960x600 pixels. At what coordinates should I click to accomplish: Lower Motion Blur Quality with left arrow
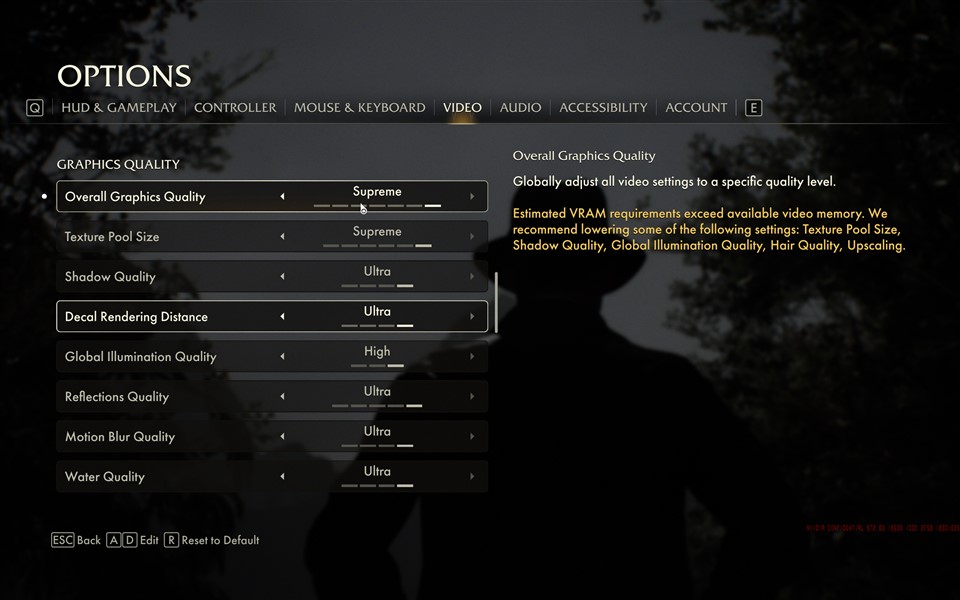click(282, 437)
